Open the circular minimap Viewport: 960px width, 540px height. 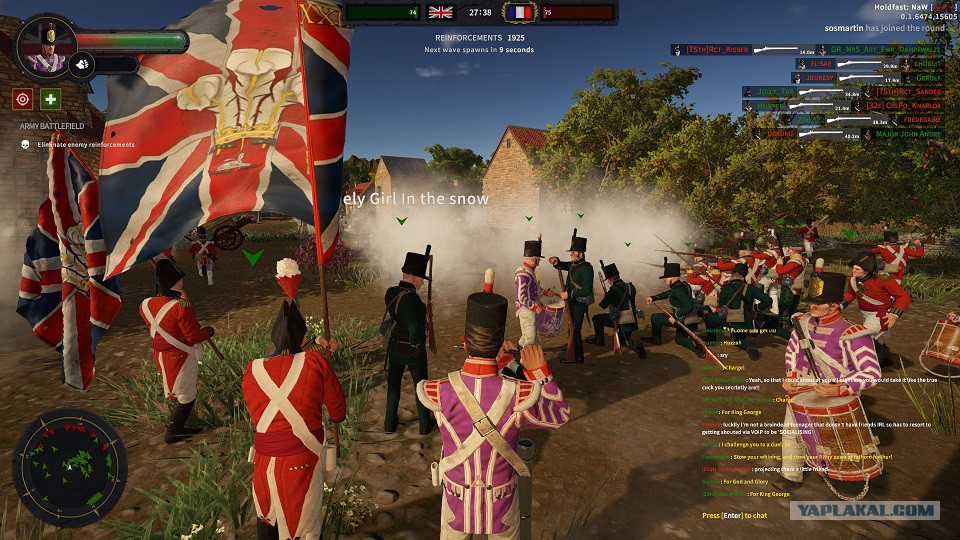point(69,467)
